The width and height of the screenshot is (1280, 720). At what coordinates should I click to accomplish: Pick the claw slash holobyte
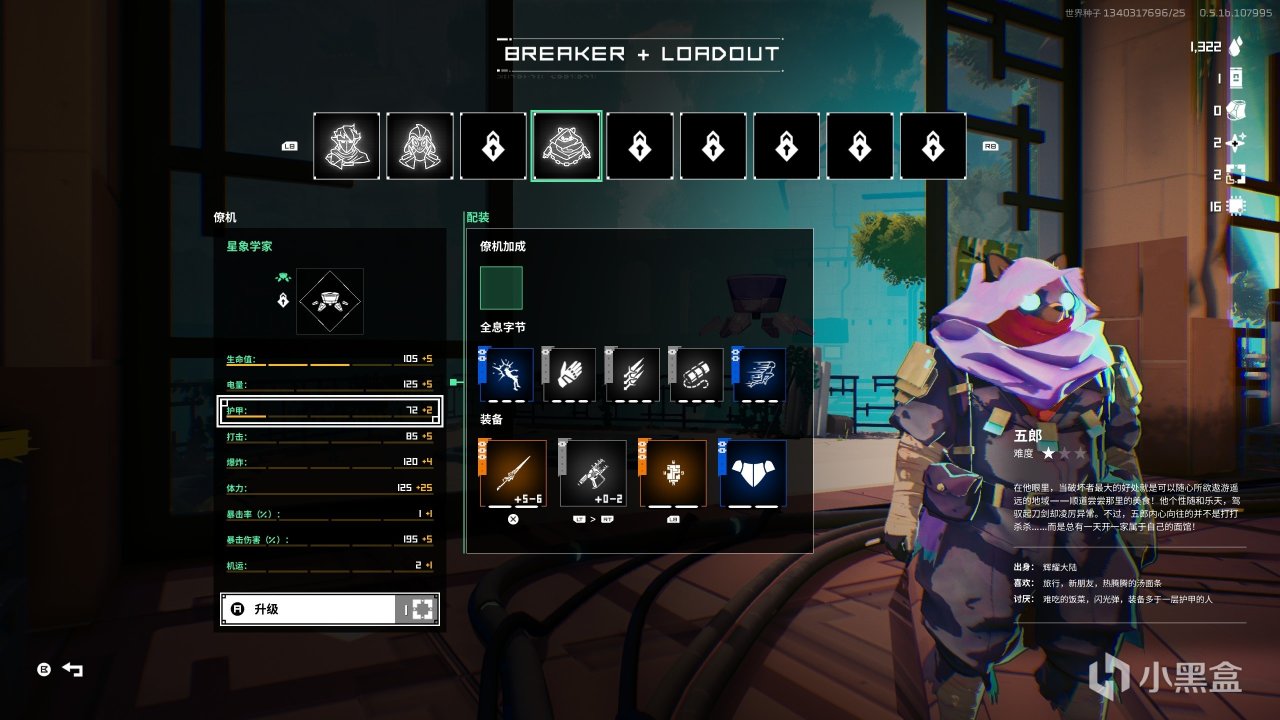[x=634, y=375]
